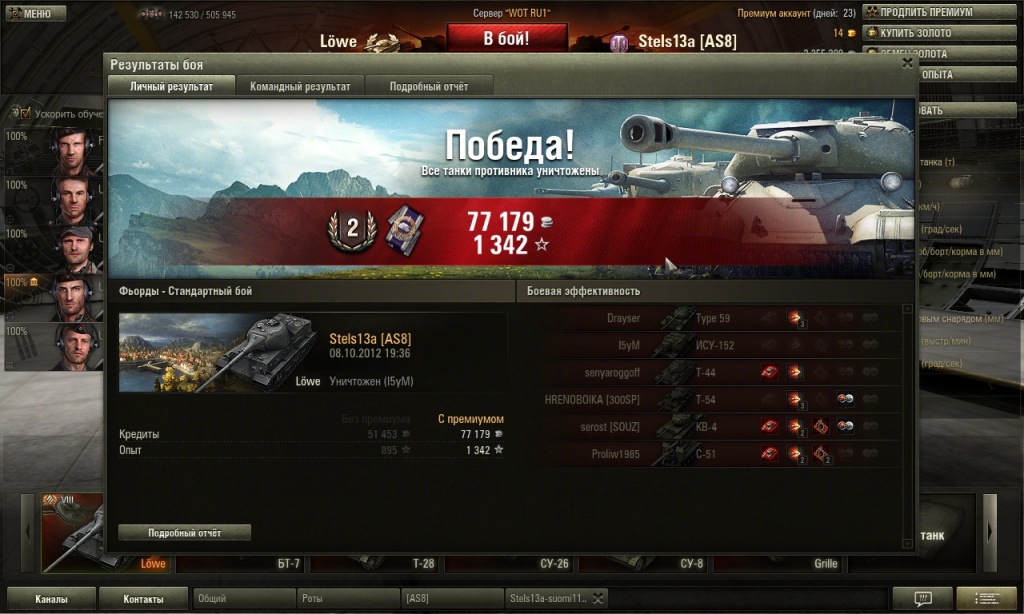The width and height of the screenshot is (1024, 614).
Task: Close the battle results window
Action: coord(907,62)
